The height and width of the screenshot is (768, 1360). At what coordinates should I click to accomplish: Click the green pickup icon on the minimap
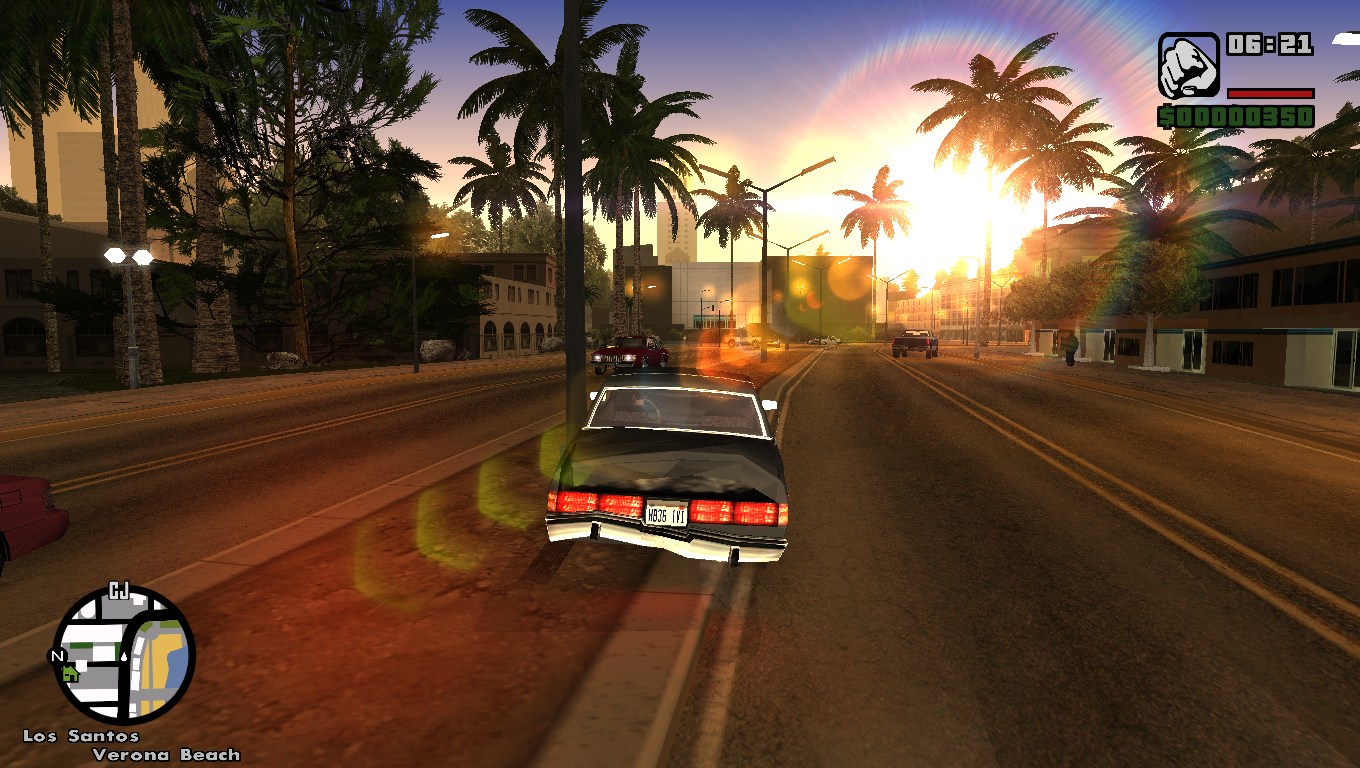click(70, 674)
